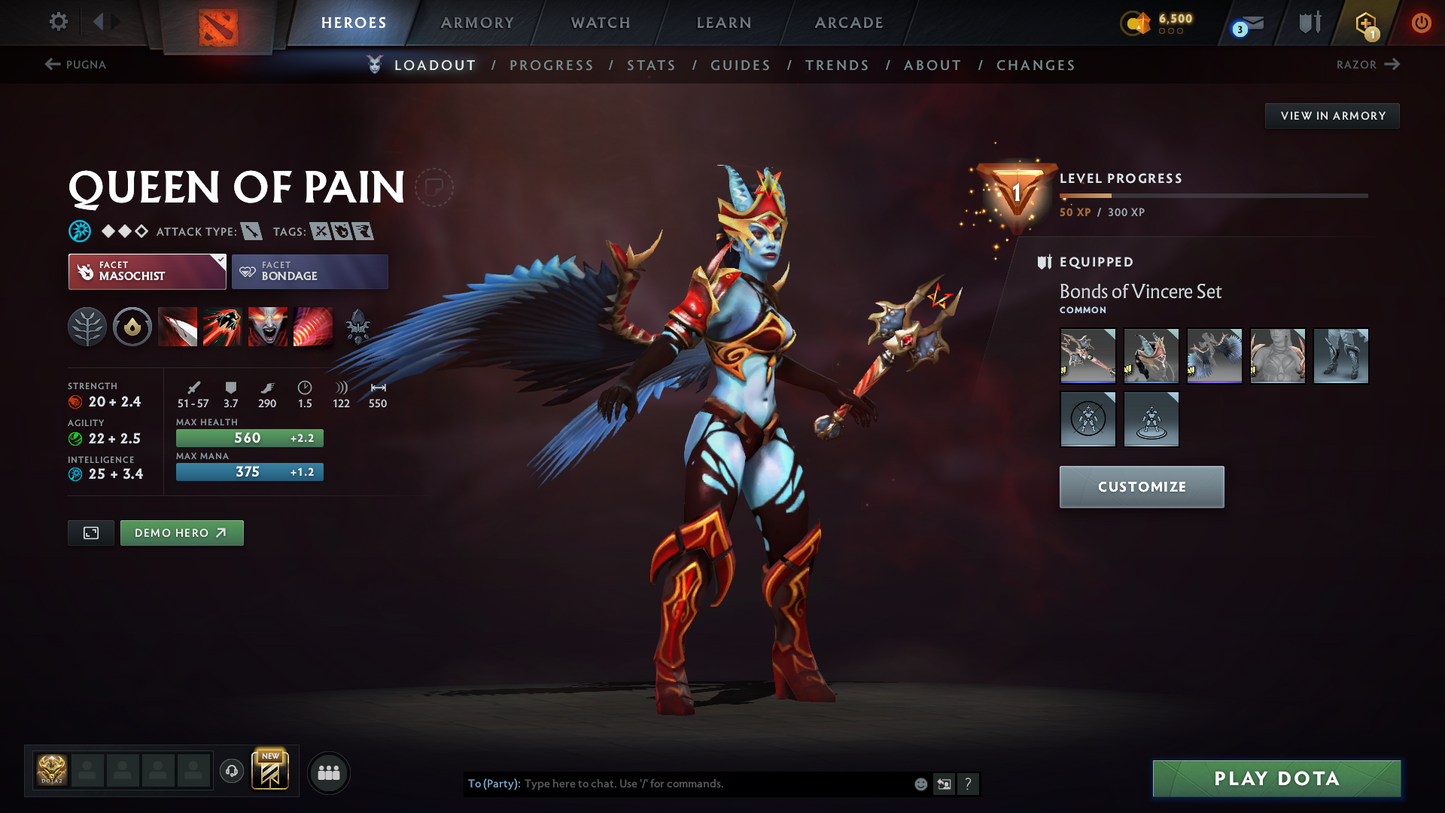Select the Masochist facet
1445x813 pixels.
tap(147, 271)
